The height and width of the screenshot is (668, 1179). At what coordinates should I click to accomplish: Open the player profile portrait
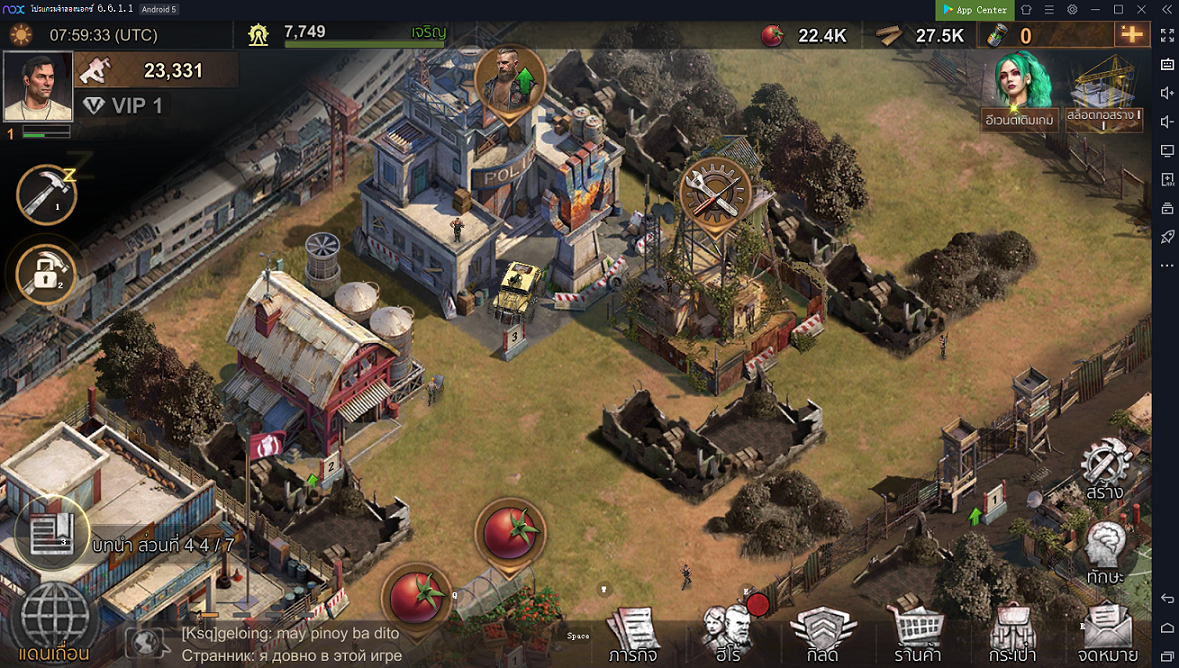pos(38,87)
